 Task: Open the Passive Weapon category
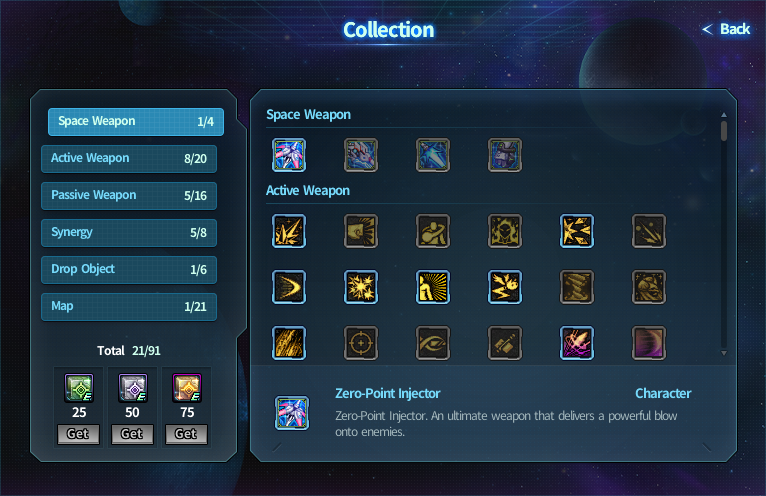pos(129,196)
